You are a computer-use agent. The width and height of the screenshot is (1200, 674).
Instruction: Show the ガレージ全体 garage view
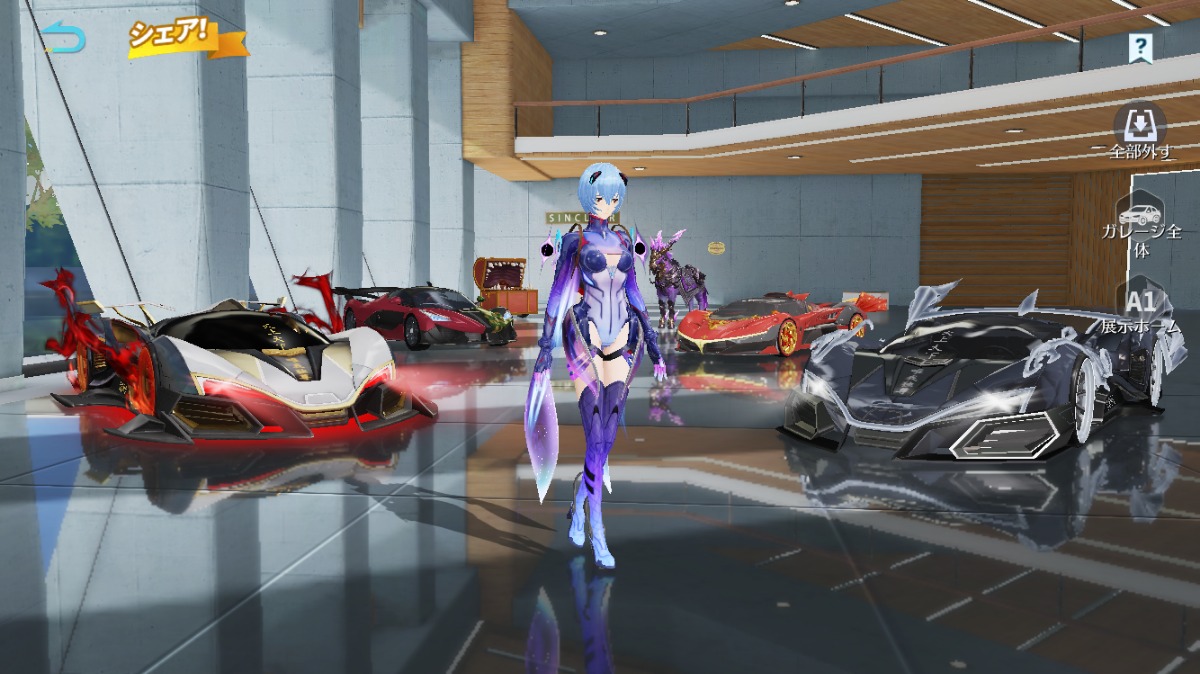[x=1141, y=226]
